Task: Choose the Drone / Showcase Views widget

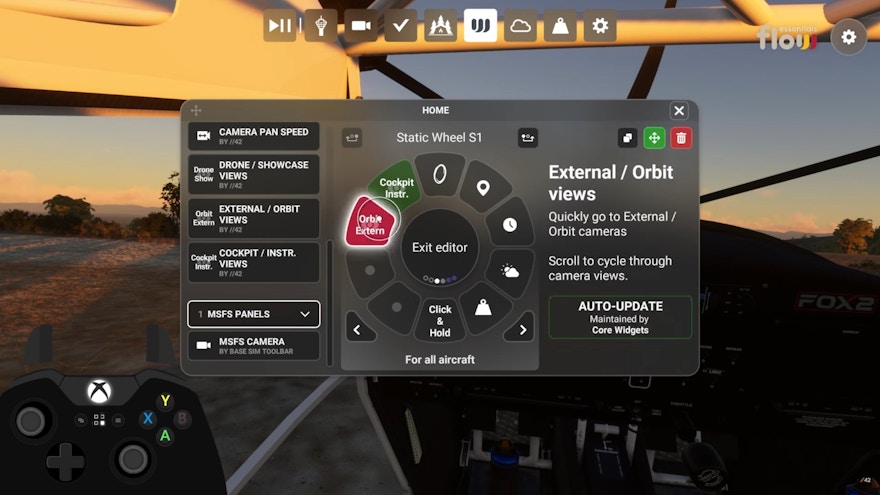Action: [254, 174]
